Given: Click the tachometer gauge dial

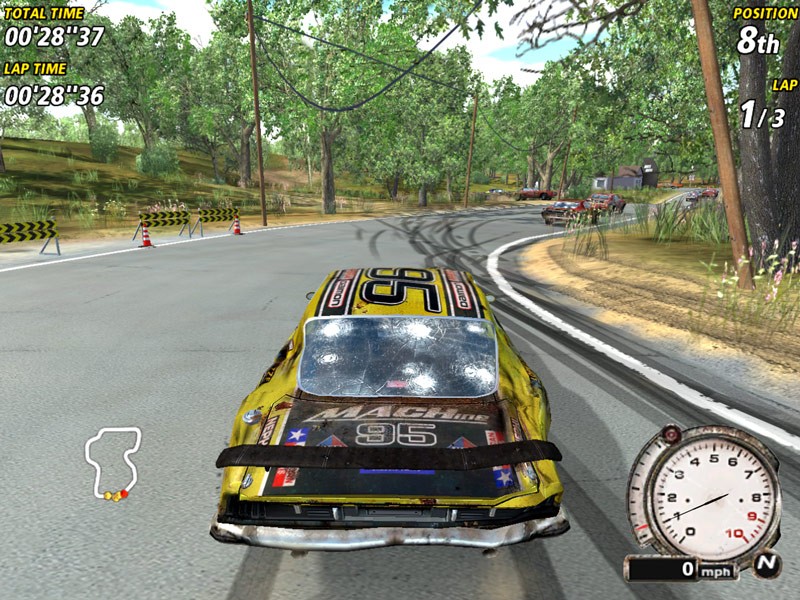Looking at the screenshot, I should [x=704, y=491].
